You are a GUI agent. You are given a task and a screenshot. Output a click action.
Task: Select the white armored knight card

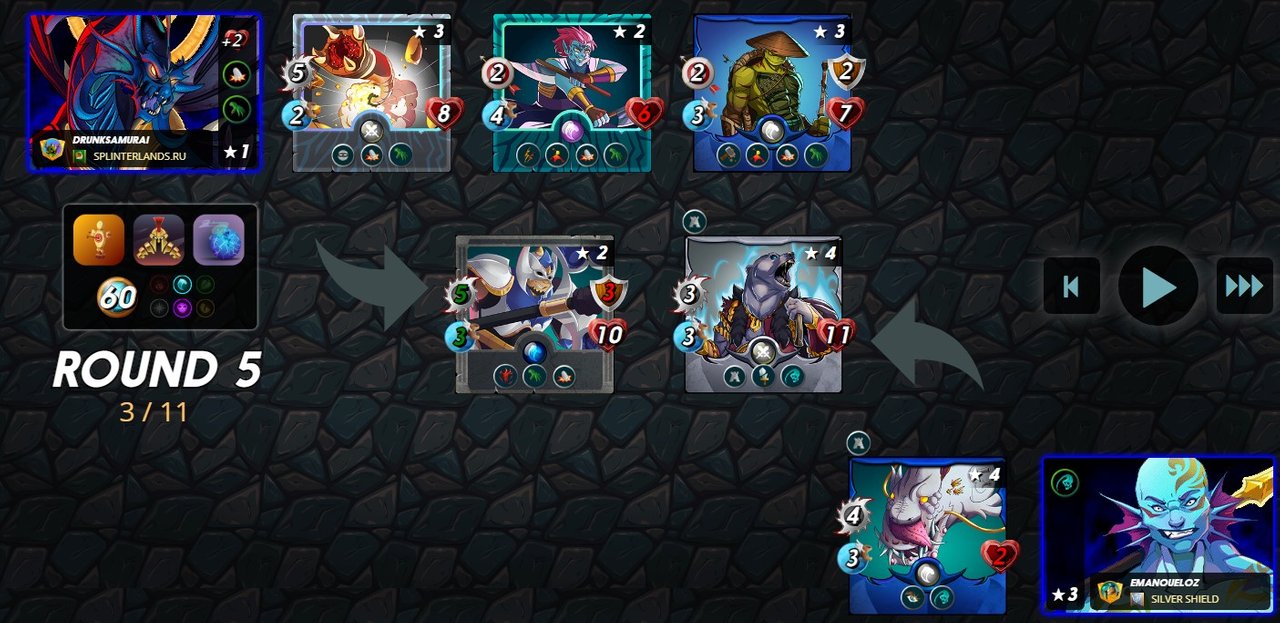(x=535, y=313)
